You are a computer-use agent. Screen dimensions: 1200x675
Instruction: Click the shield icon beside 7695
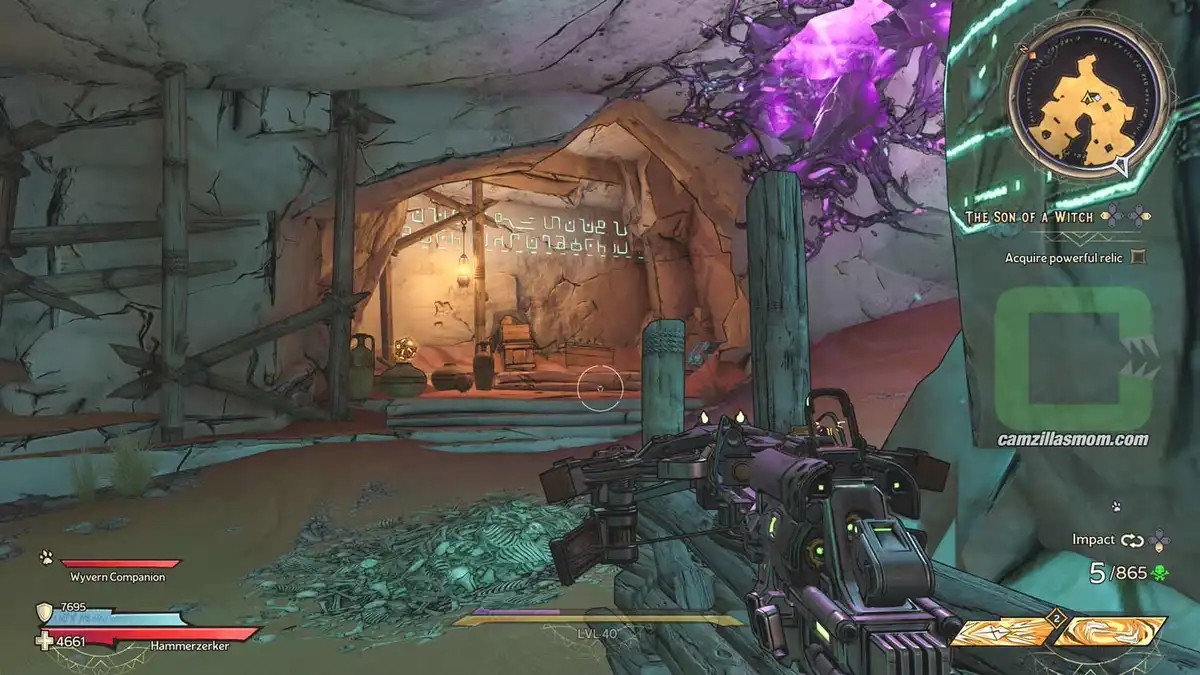click(45, 611)
